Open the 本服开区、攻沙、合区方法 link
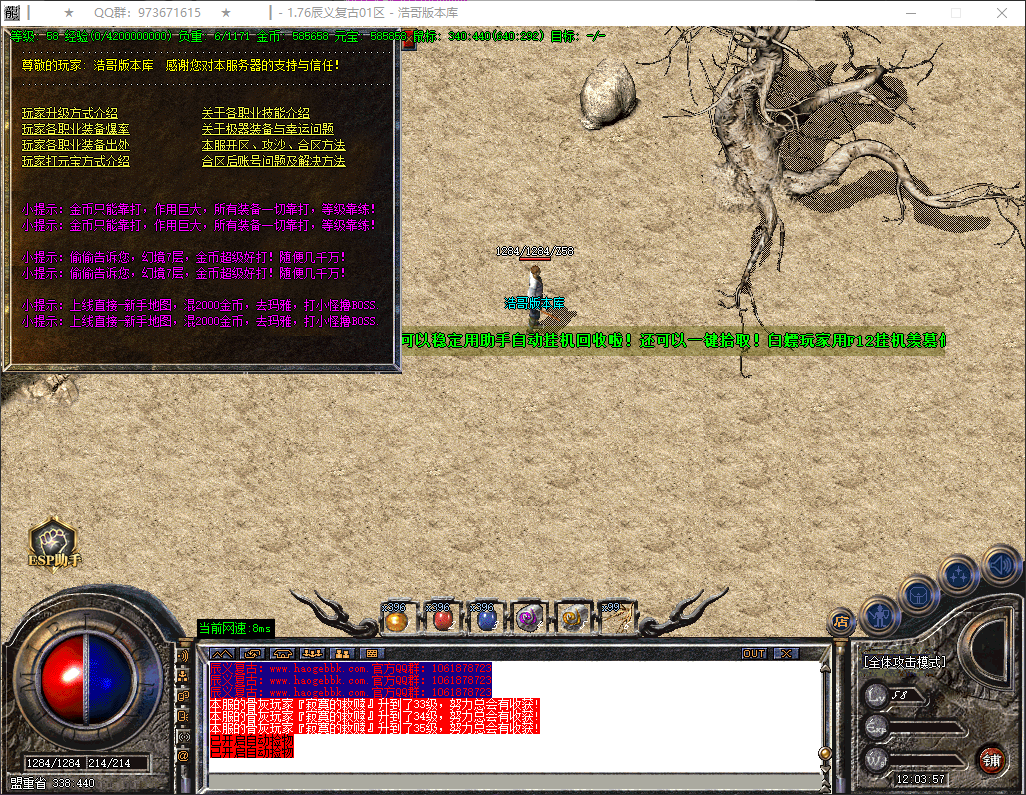The image size is (1026, 795). 274,145
